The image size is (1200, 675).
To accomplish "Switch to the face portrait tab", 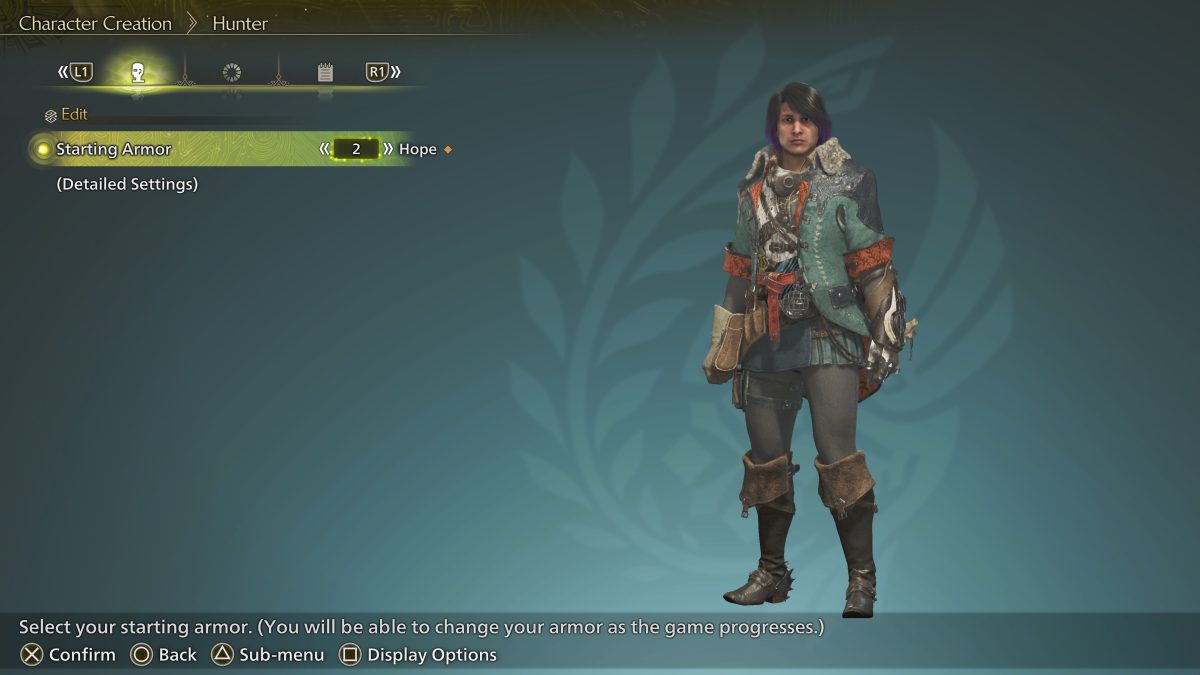I will click(138, 72).
